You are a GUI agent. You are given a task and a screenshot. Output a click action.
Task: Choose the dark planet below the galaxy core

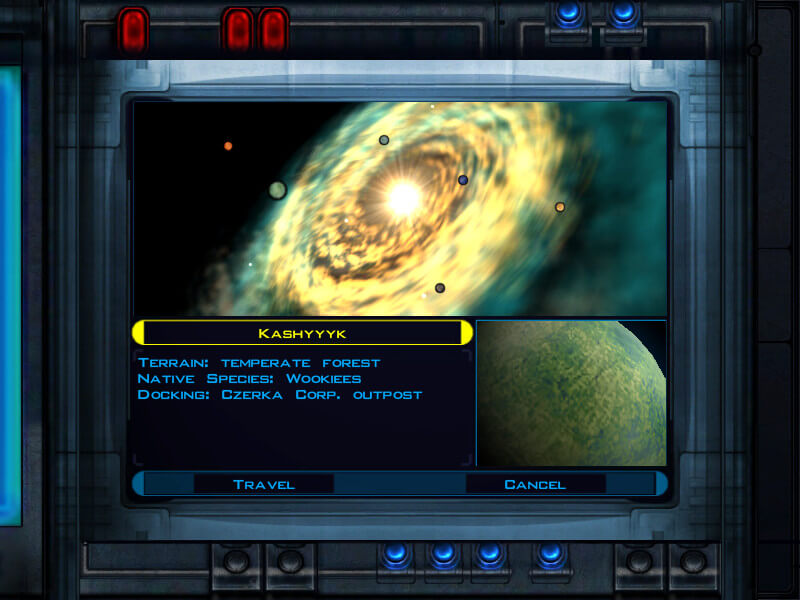[440, 288]
